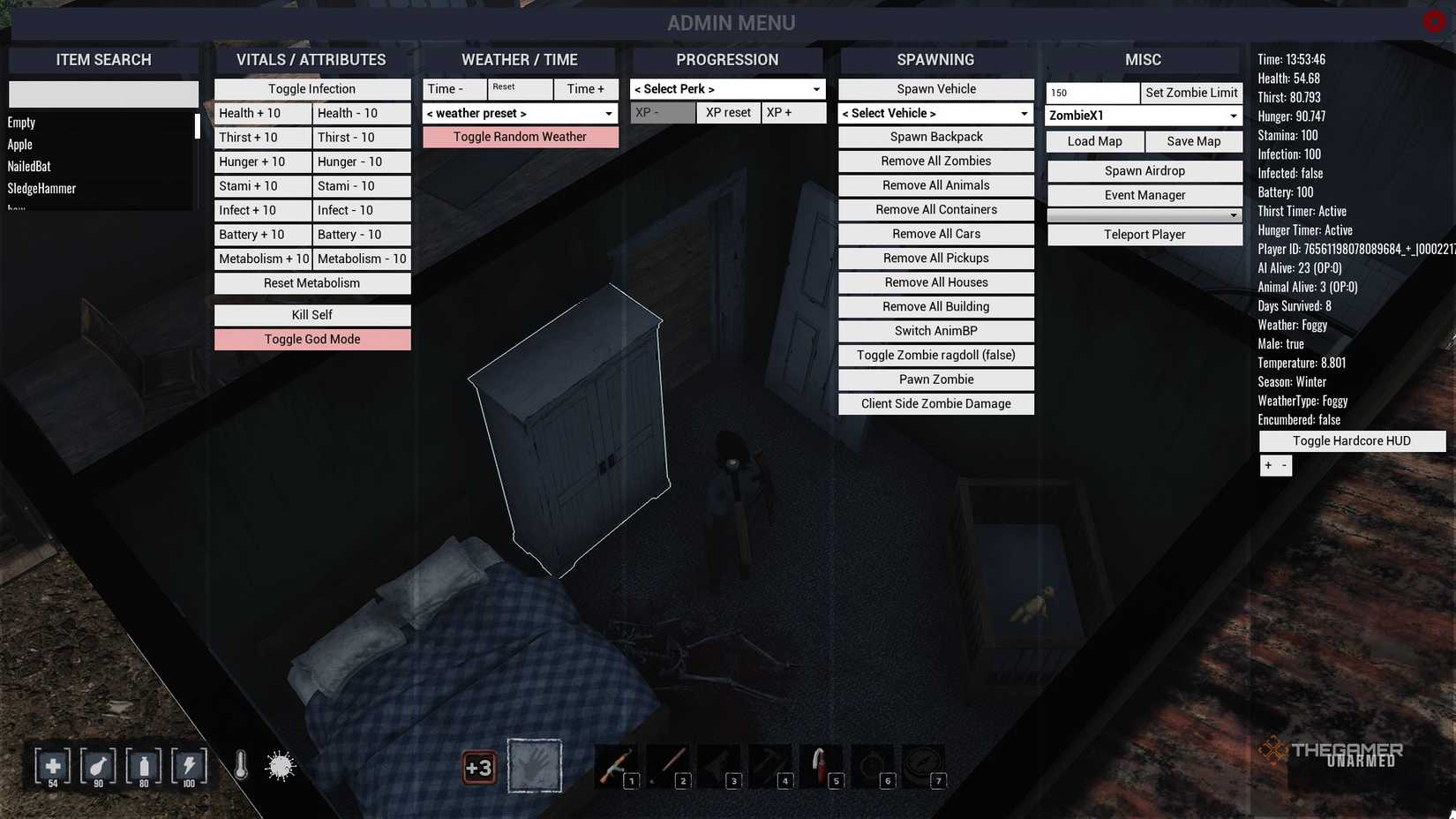Select Apple from the item search list

(x=53, y=144)
